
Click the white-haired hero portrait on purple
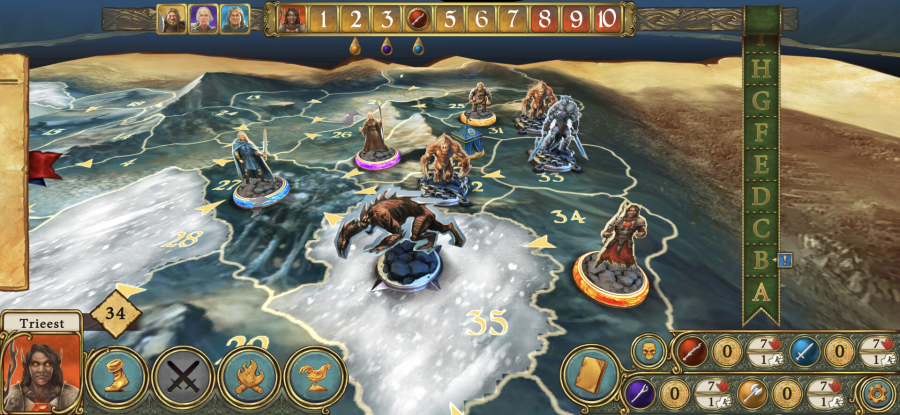click(x=203, y=19)
